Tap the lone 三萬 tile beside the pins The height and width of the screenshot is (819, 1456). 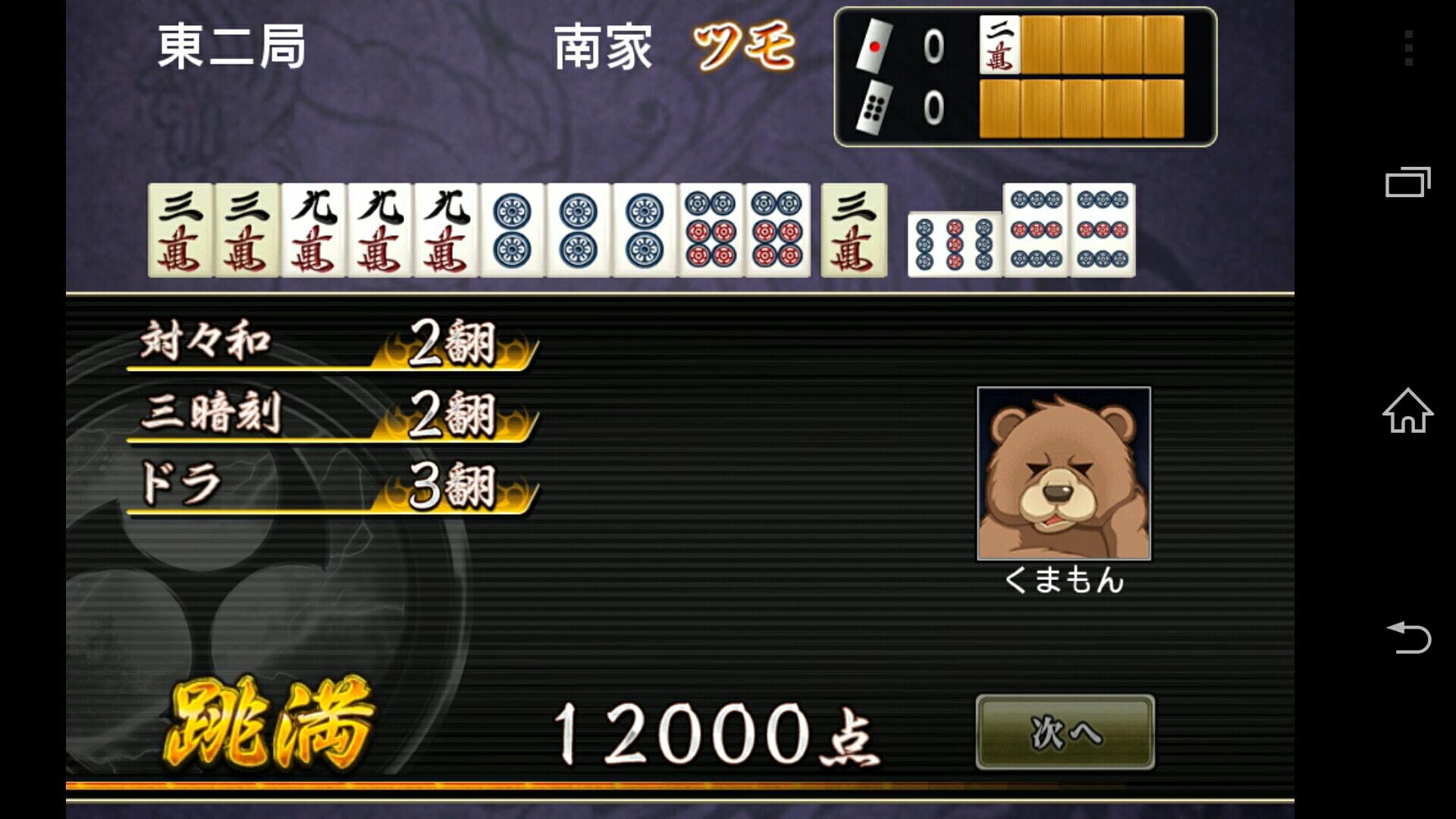(853, 230)
